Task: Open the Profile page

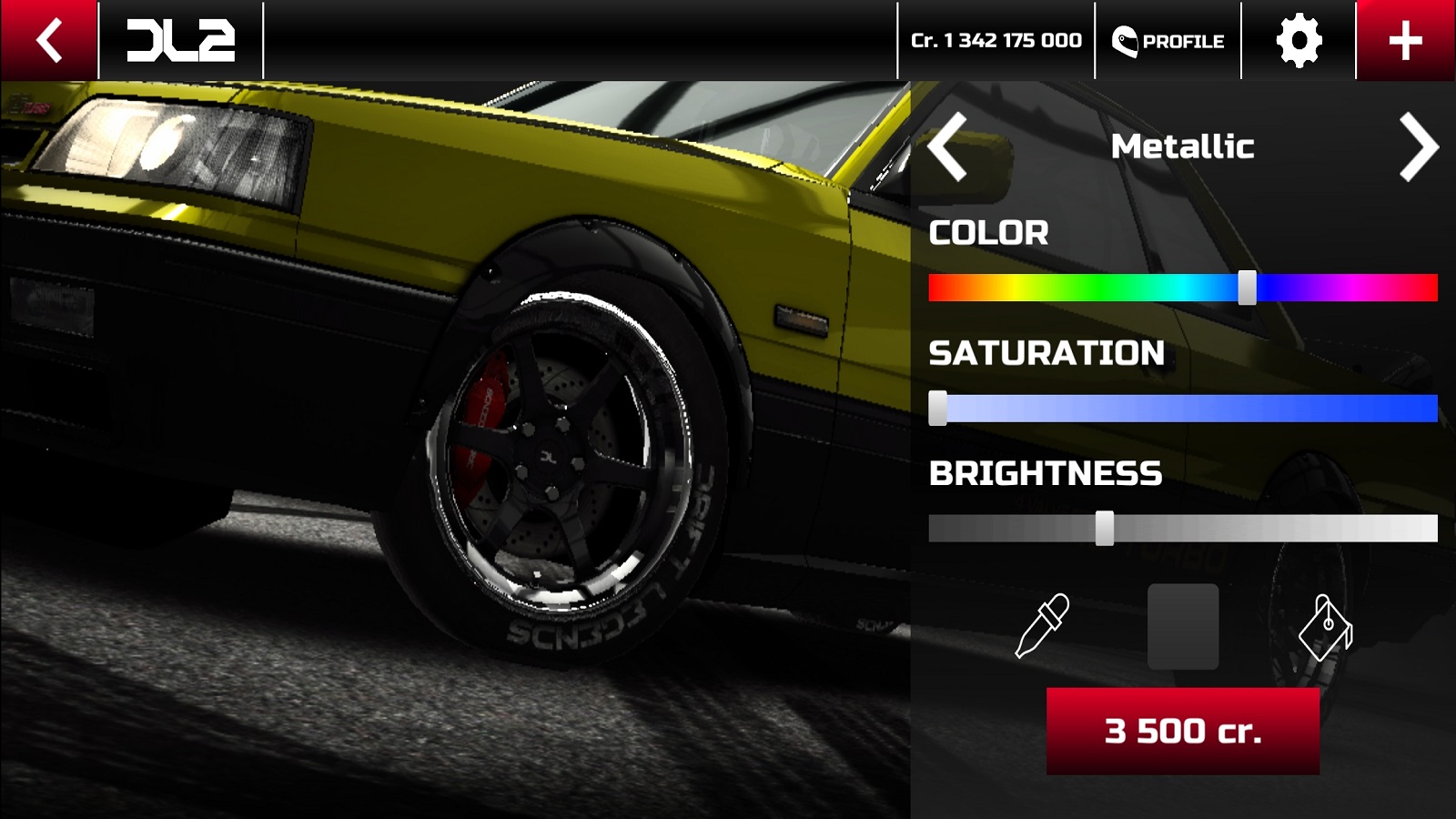Action: pos(1168,41)
